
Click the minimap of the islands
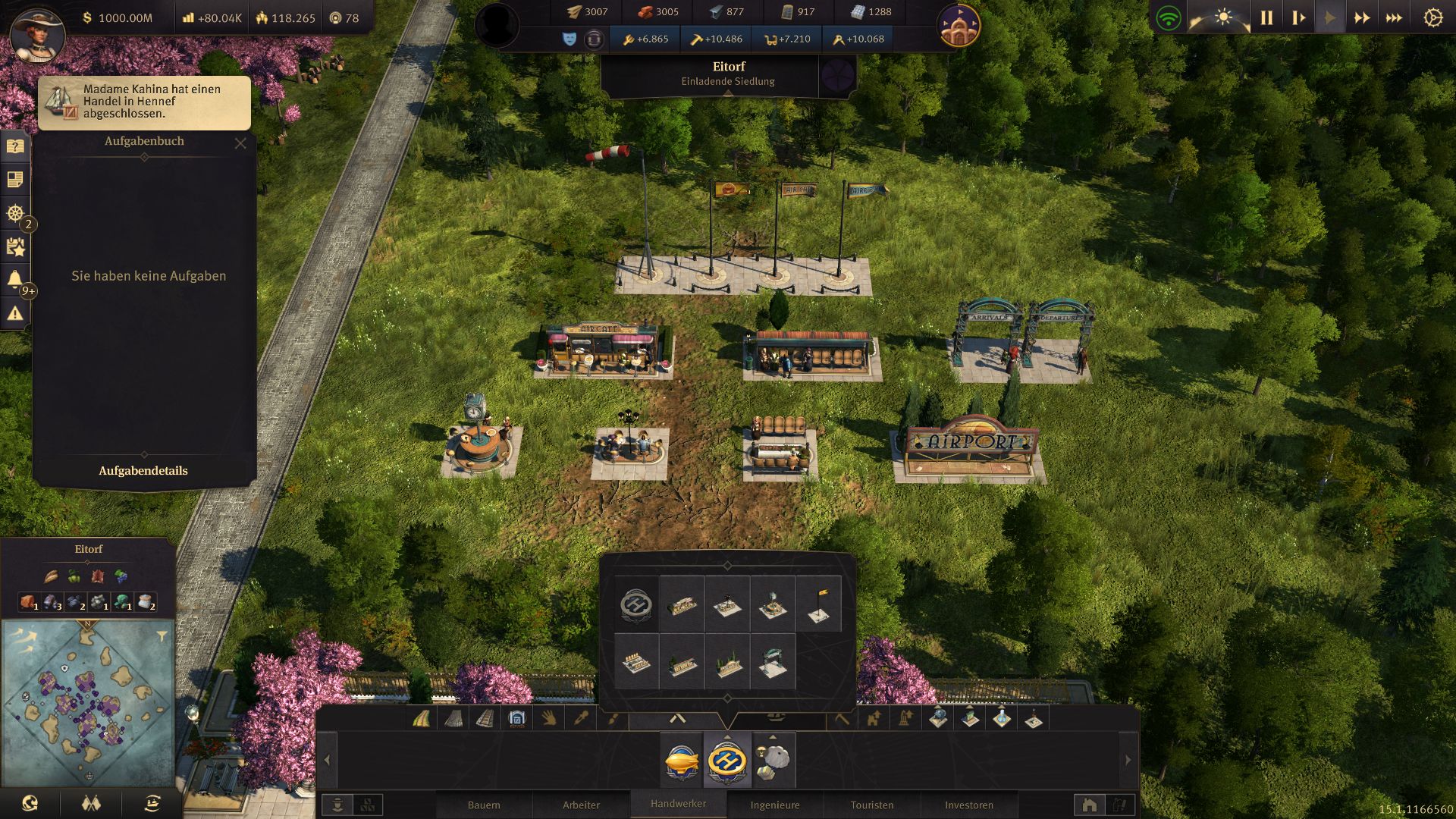pyautogui.click(x=88, y=703)
